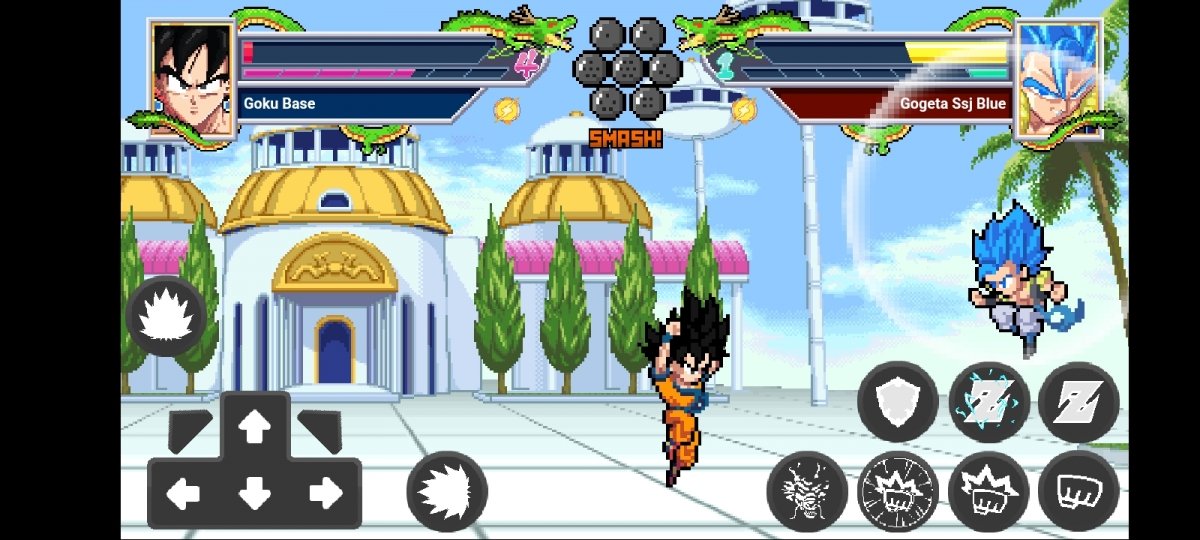Tap the up-right diagonal d-pad key

pos(320,428)
